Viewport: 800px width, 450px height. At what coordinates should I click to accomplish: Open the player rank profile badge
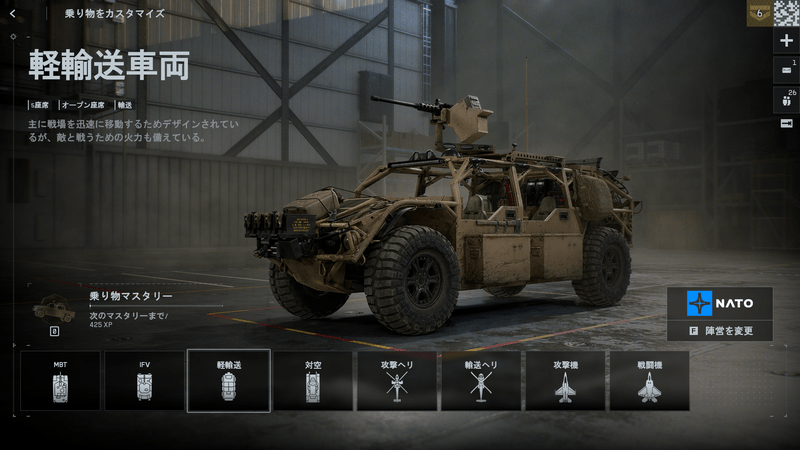pos(759,13)
